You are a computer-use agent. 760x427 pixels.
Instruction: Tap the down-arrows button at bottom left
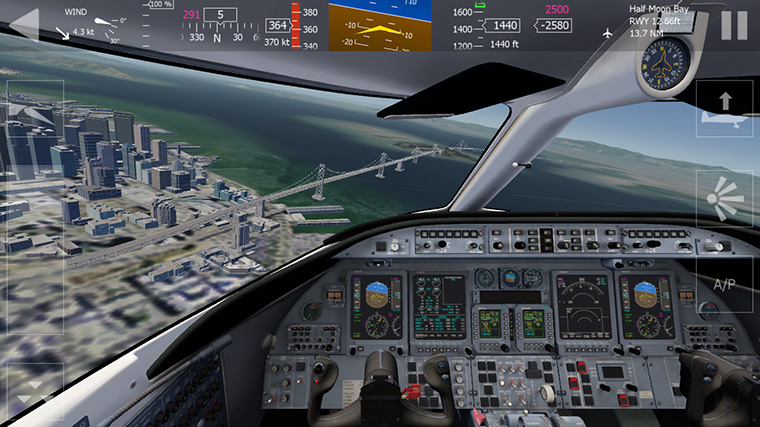(33, 390)
